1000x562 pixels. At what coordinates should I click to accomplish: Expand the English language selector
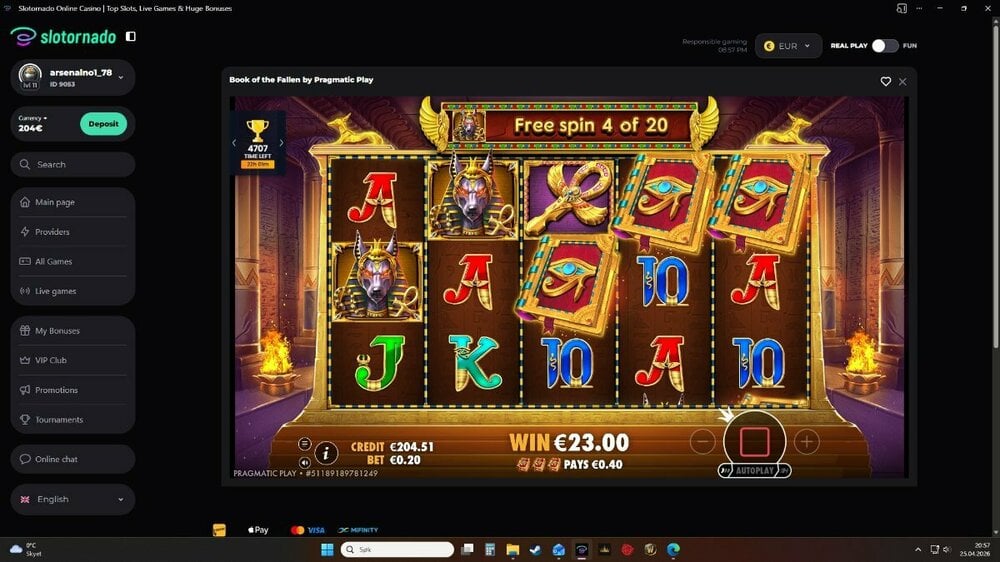click(x=73, y=499)
